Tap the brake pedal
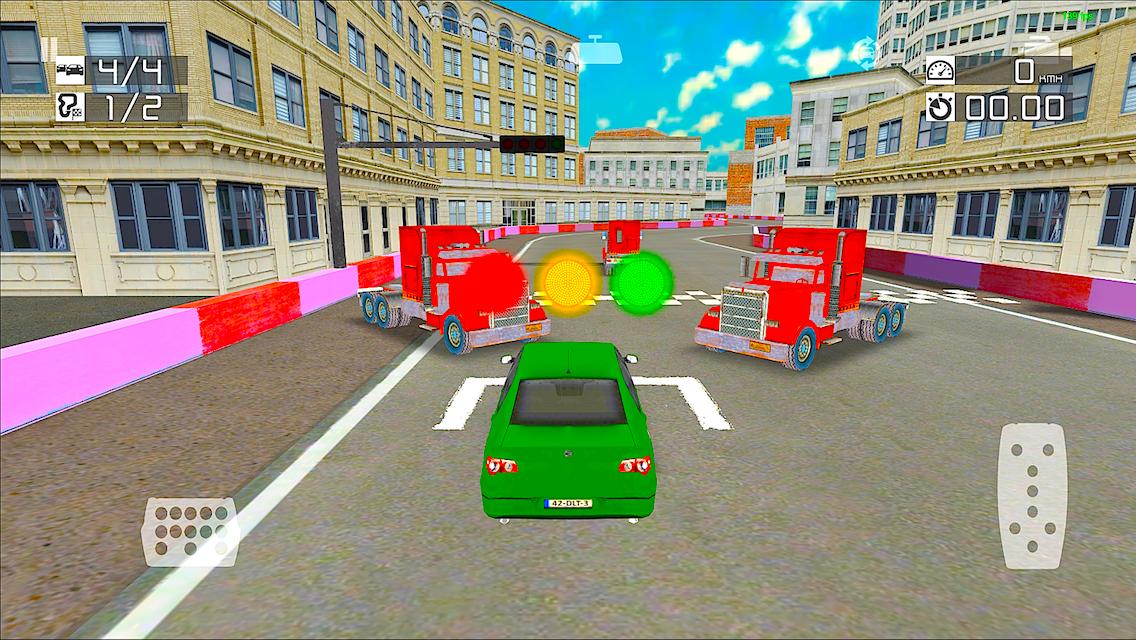 tap(191, 531)
